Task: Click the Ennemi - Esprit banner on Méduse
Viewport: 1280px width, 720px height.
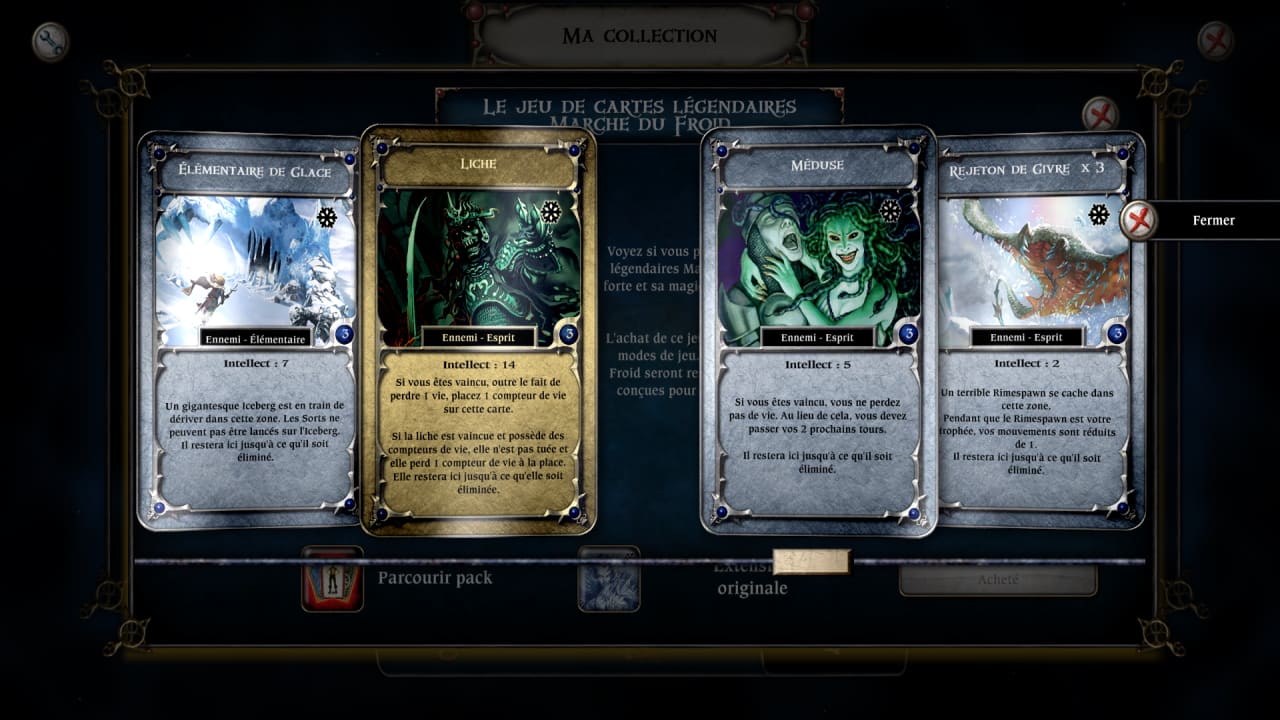Action: click(816, 337)
